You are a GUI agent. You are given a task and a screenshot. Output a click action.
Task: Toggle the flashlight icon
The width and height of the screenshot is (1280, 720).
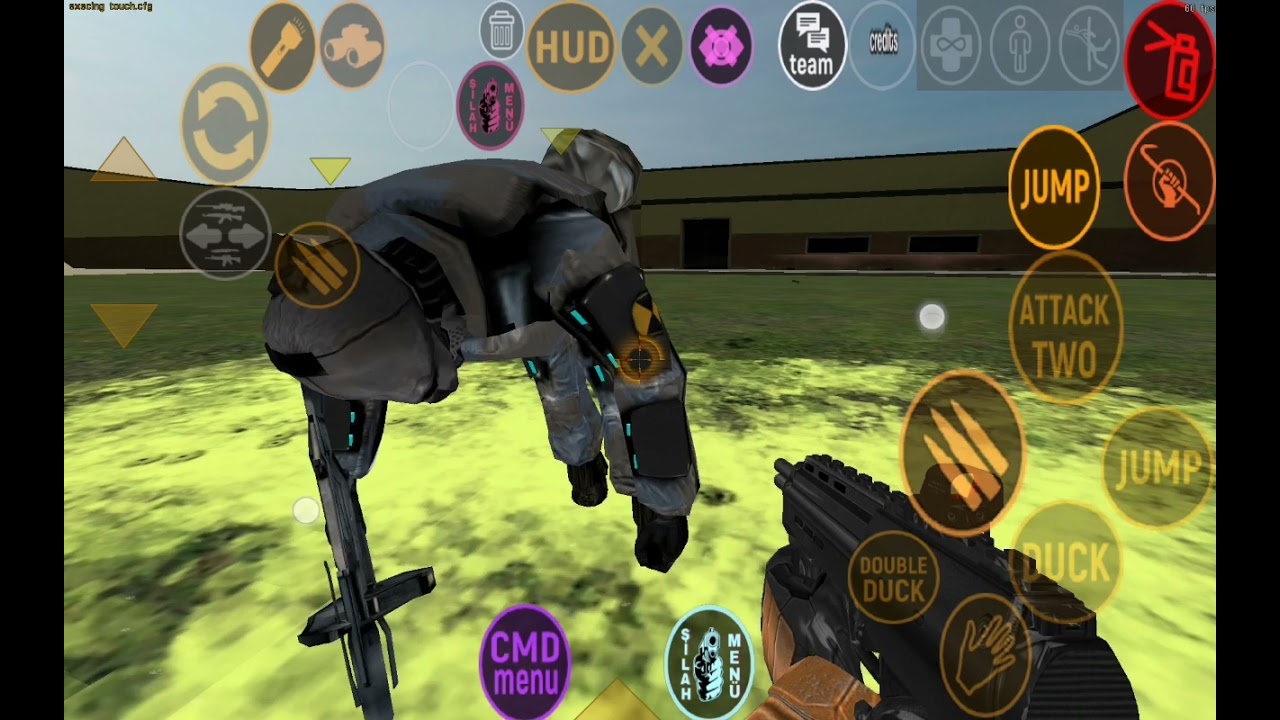coord(283,47)
